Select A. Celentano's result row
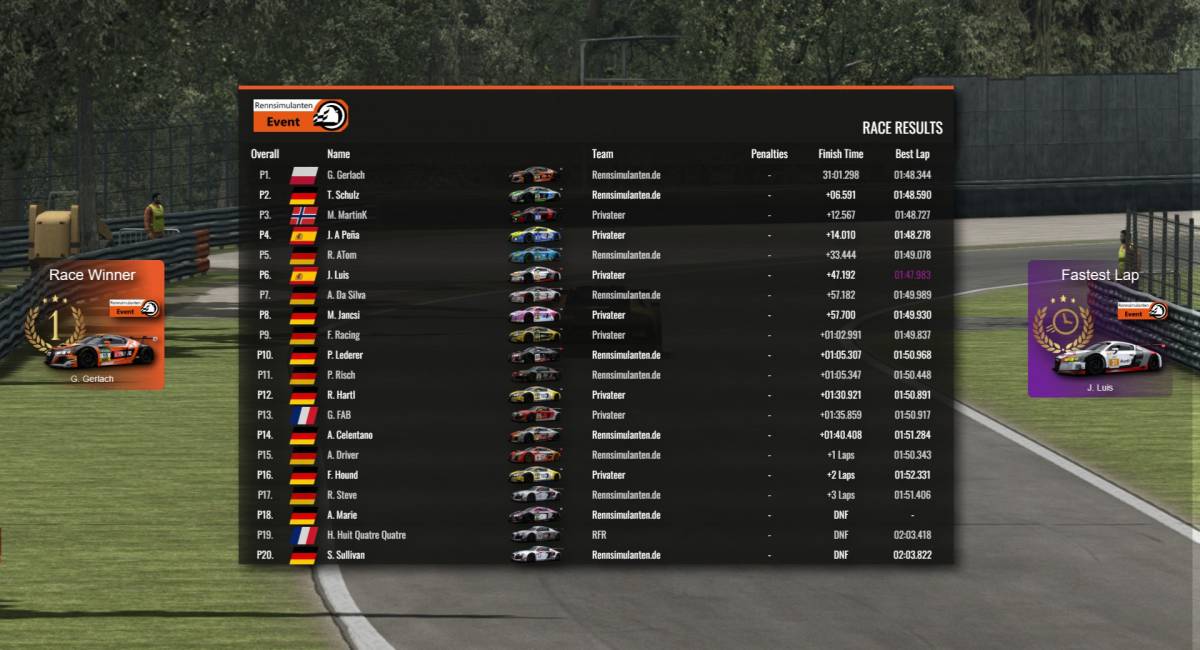The height and width of the screenshot is (650, 1200). (595, 435)
